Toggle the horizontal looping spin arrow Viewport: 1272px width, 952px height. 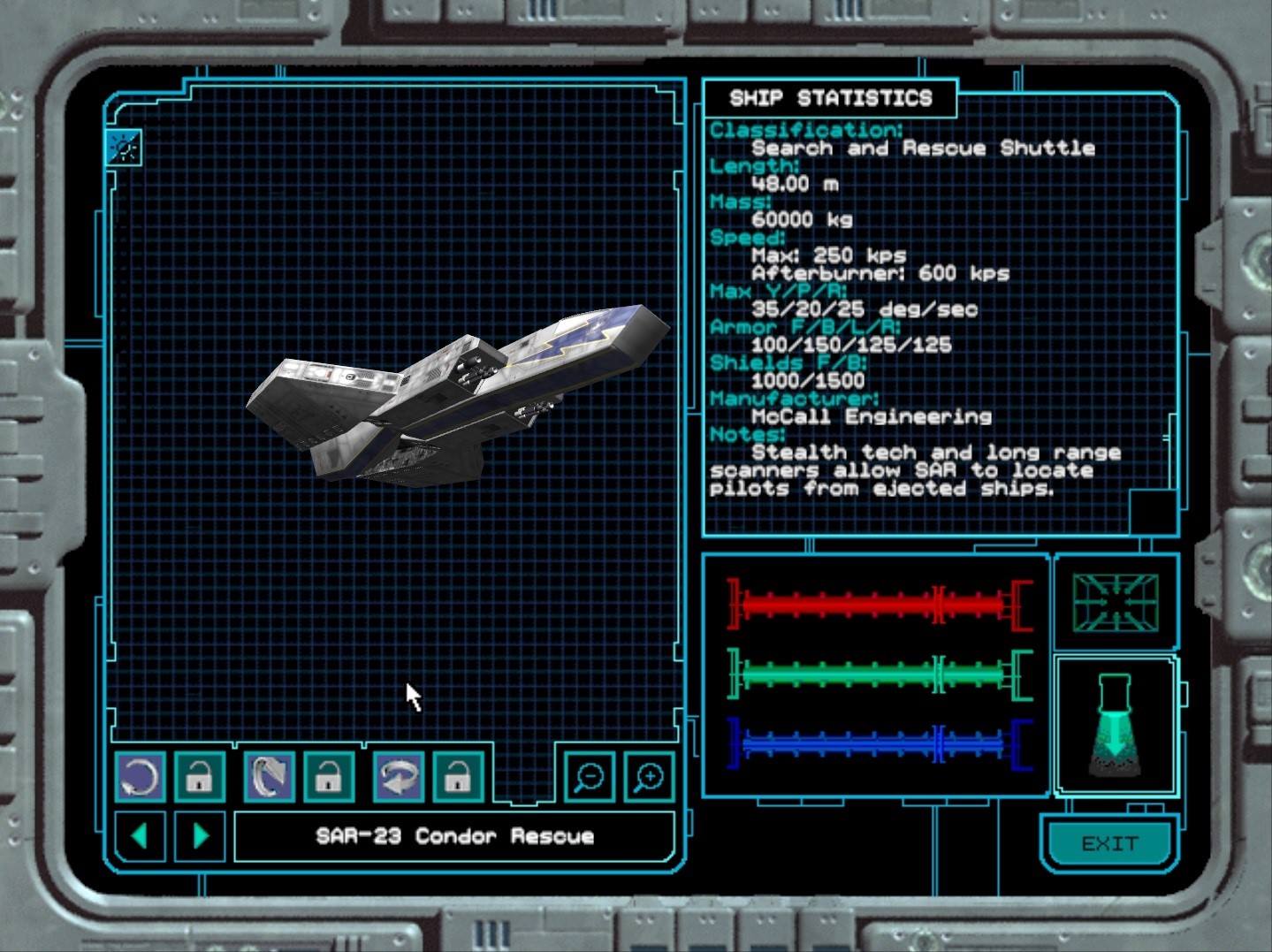coord(398,777)
